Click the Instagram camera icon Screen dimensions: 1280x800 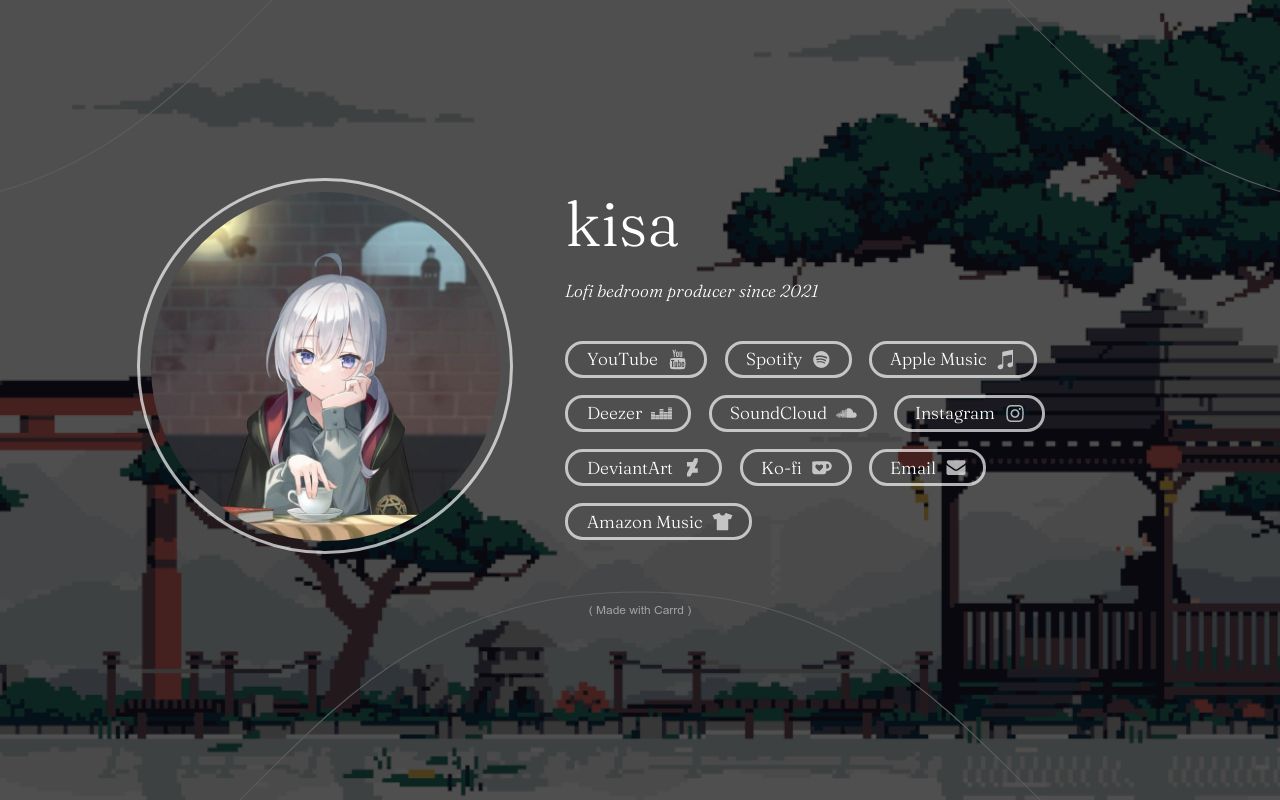click(x=1015, y=413)
